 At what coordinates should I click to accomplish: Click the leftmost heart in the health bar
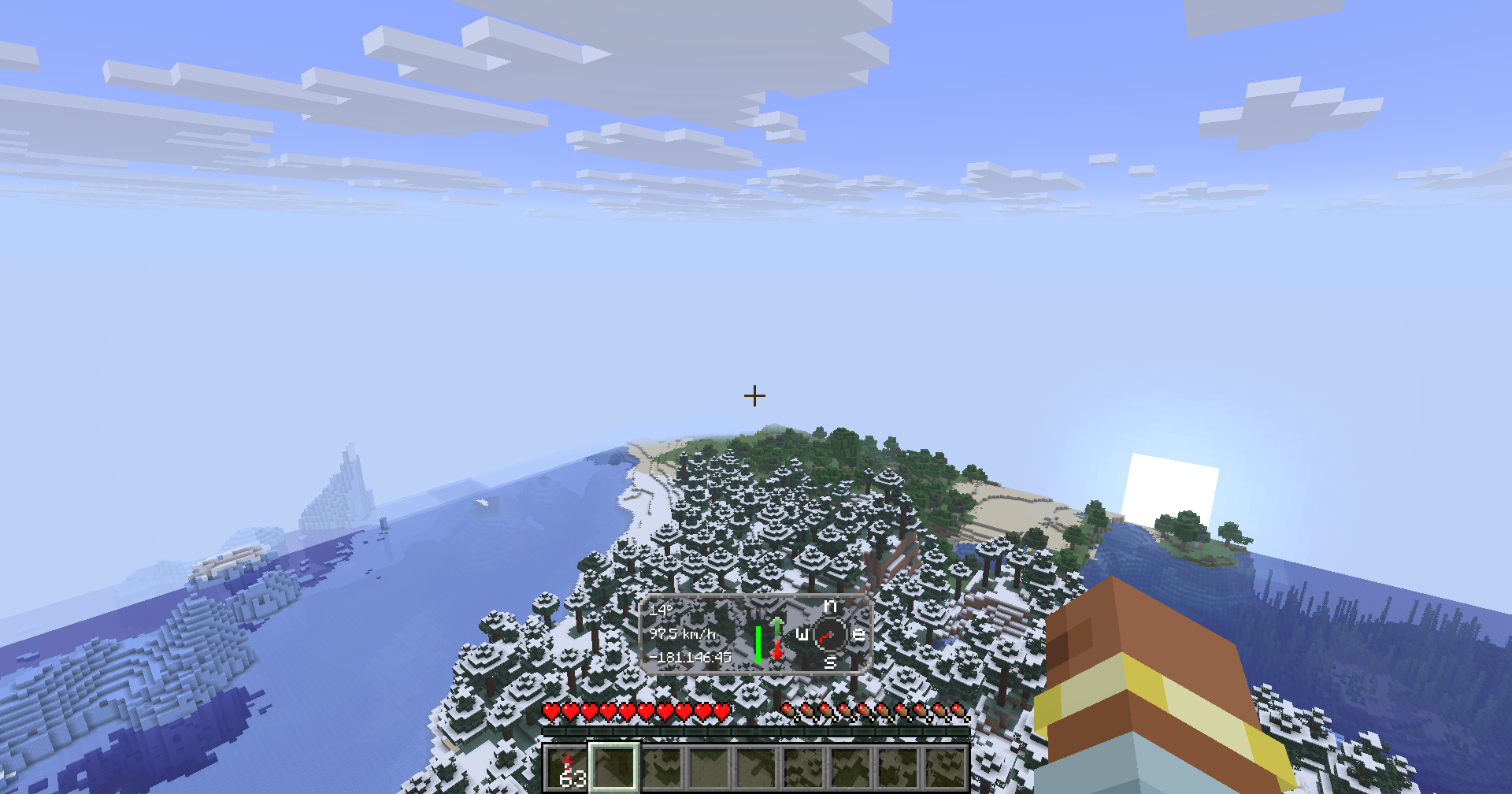pyautogui.click(x=552, y=711)
